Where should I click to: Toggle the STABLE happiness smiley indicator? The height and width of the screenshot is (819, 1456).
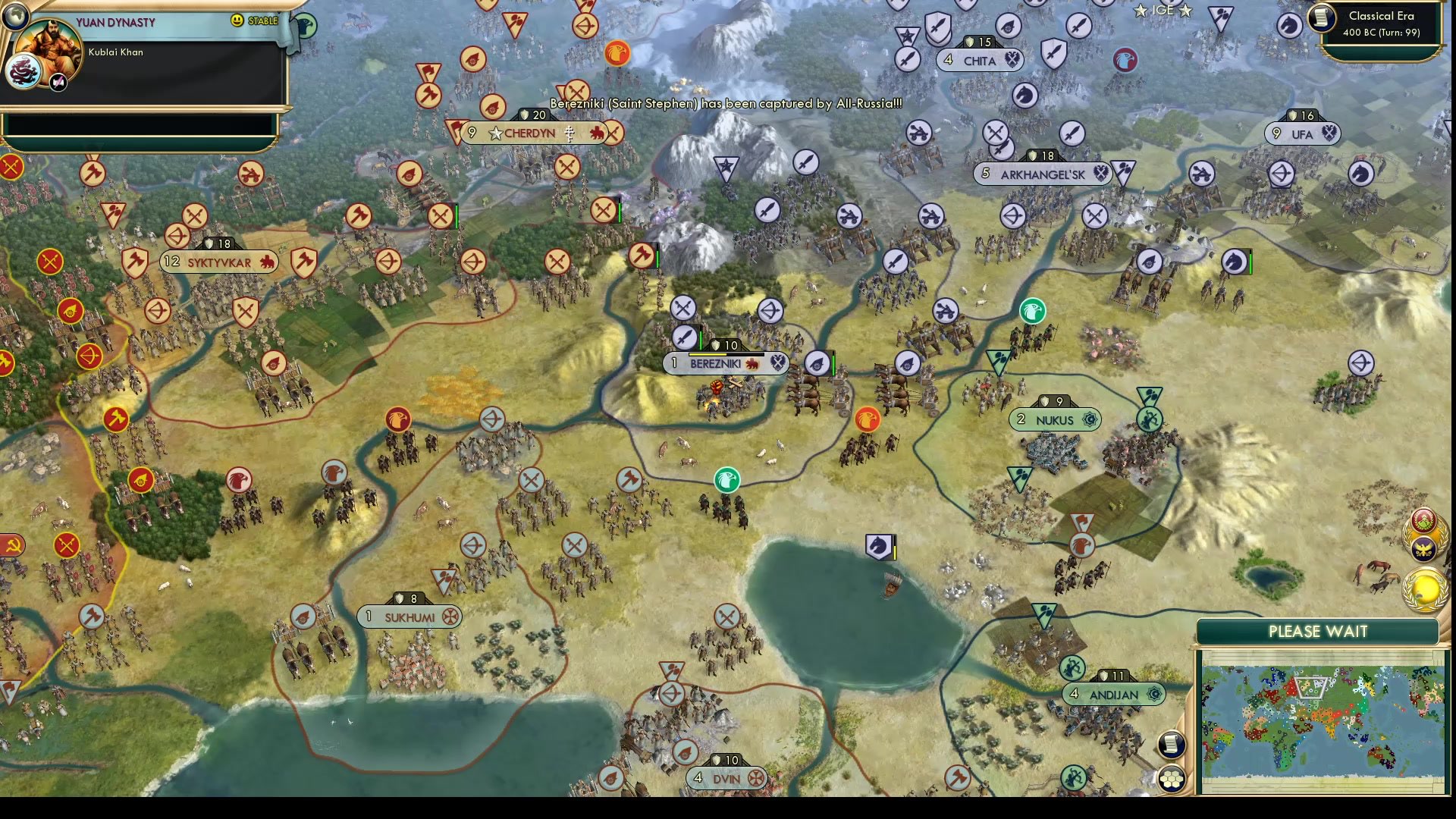pos(237,21)
